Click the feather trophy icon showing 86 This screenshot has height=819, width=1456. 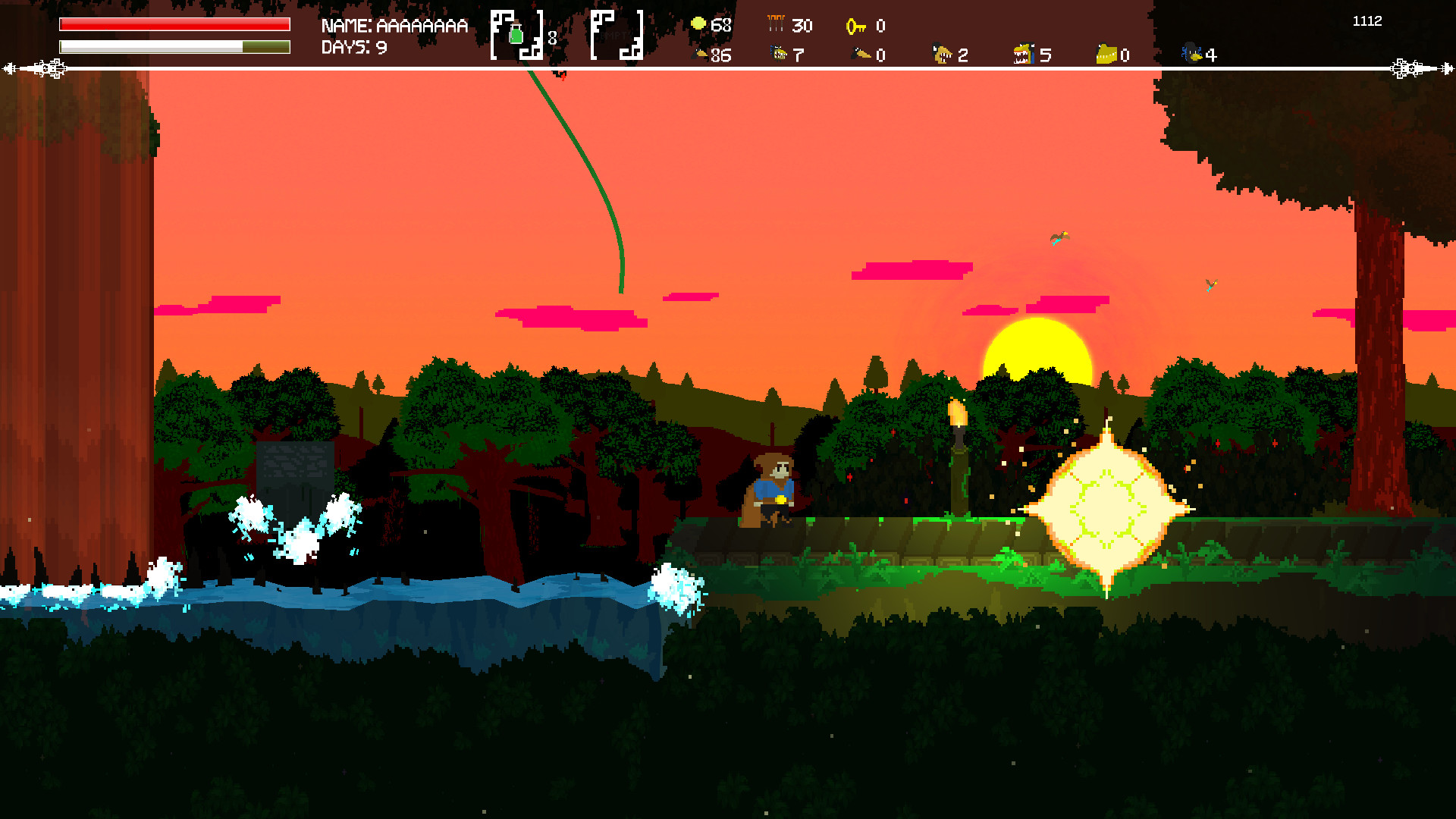point(701,54)
